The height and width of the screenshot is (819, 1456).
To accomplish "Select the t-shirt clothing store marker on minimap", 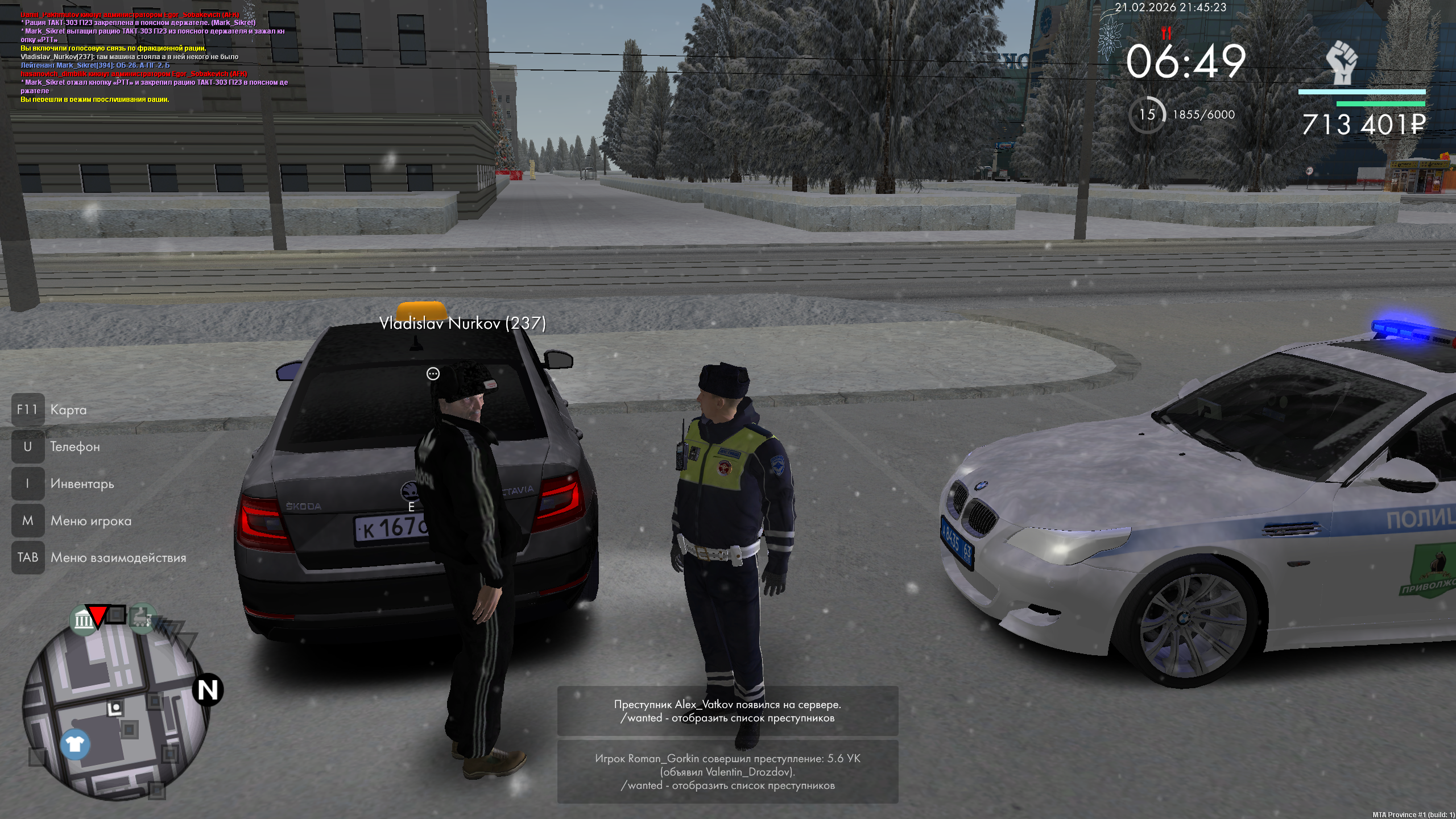I will (x=75, y=744).
